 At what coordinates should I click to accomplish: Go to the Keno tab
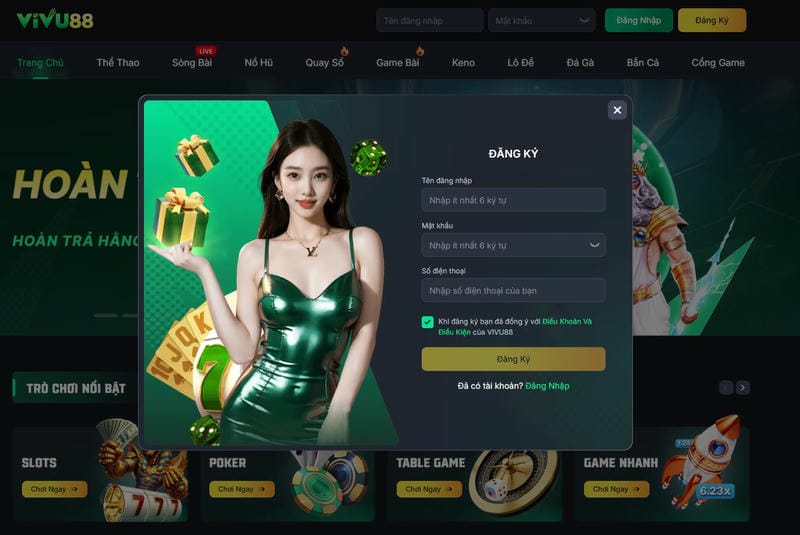(463, 63)
